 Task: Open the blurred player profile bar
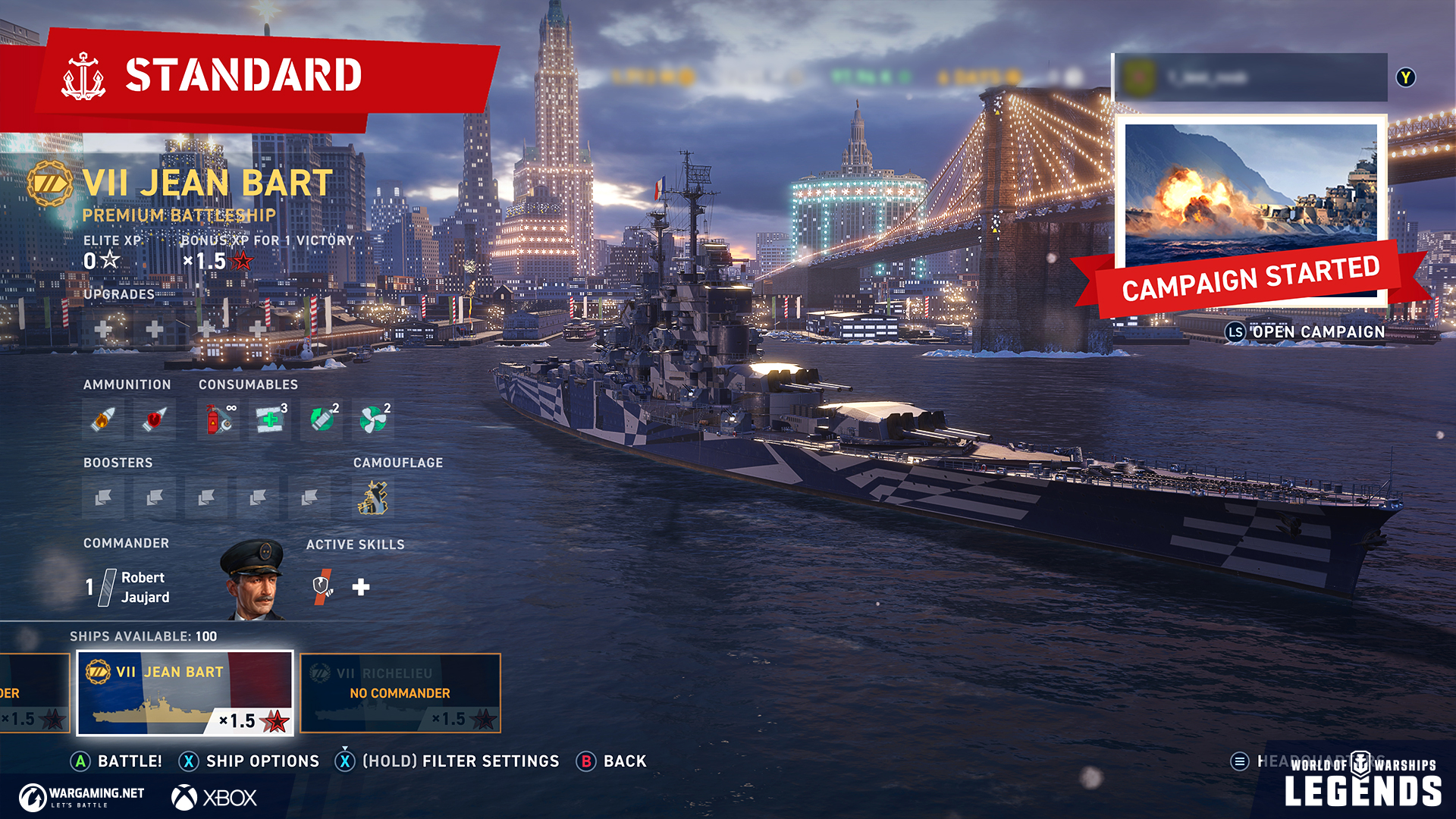1250,77
